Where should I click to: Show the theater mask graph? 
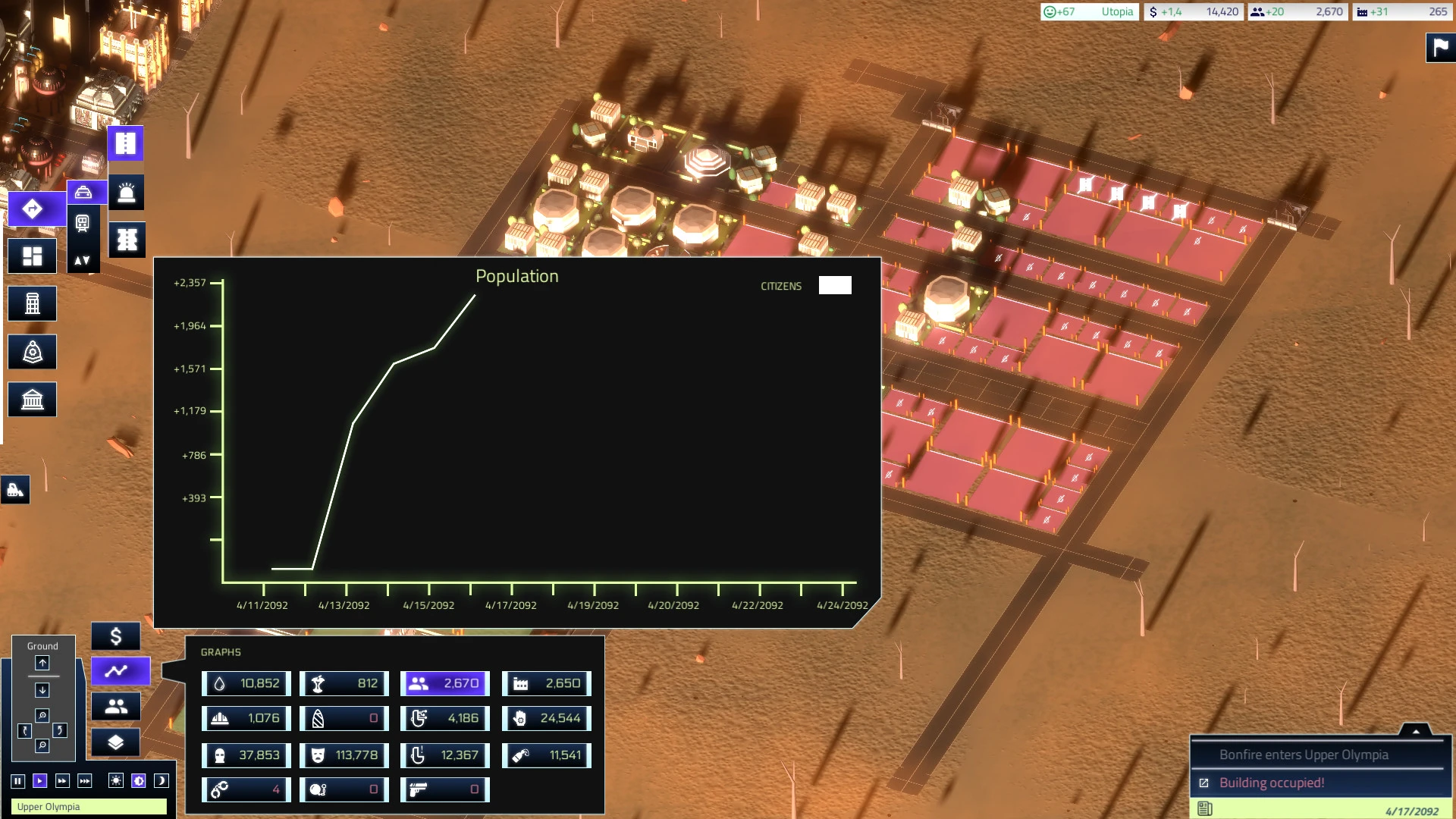click(x=344, y=755)
